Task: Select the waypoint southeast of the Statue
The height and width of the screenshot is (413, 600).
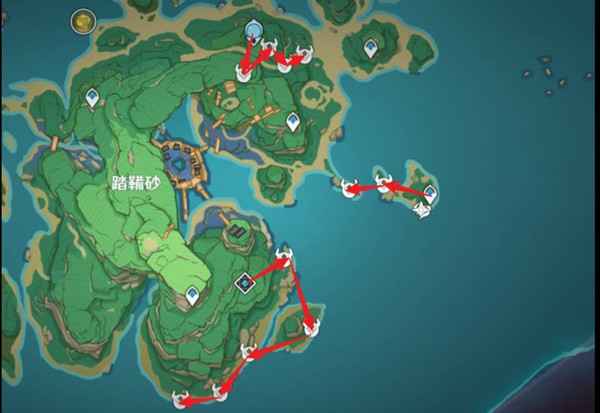Action: 293,121
